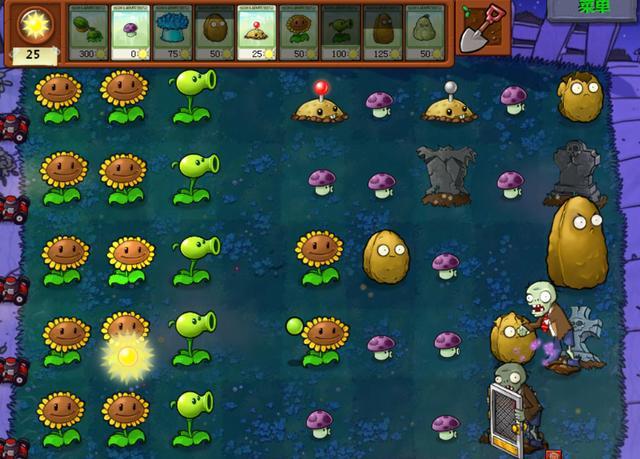640x459 pixels.
Task: Select the Melon-pult seed packet costing 300
Action: (x=88, y=32)
